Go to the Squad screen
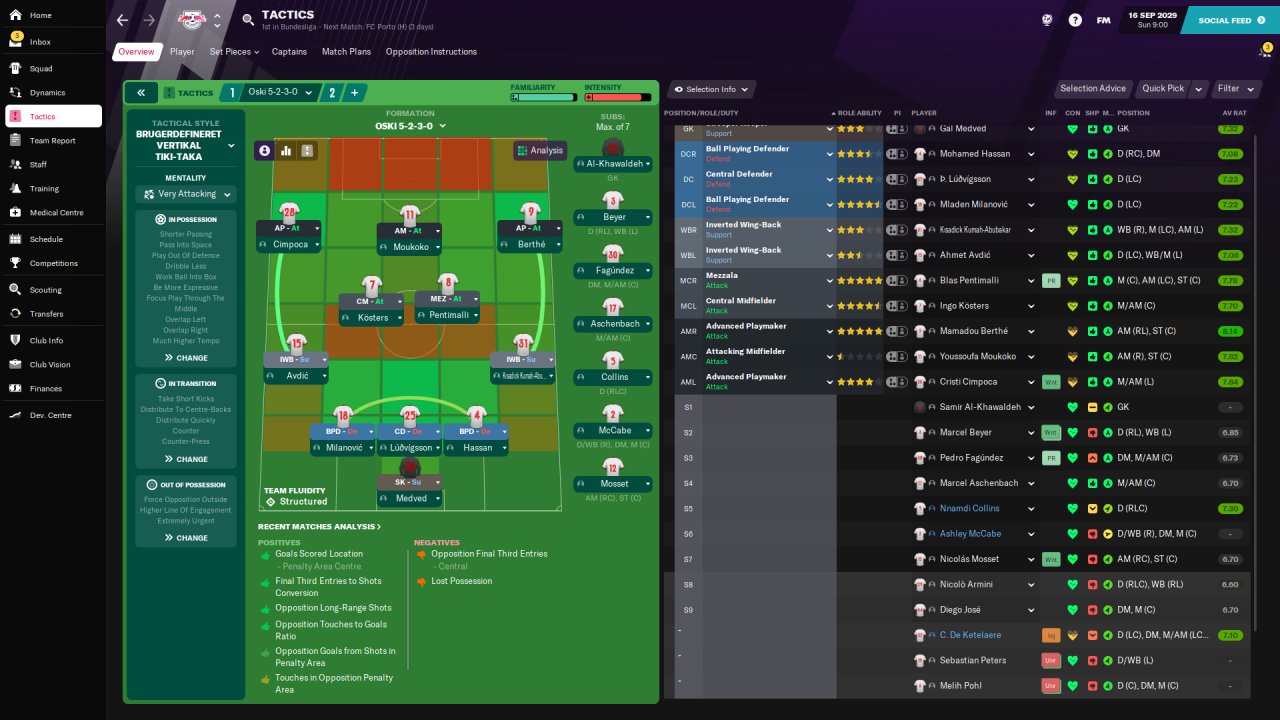 40,69
